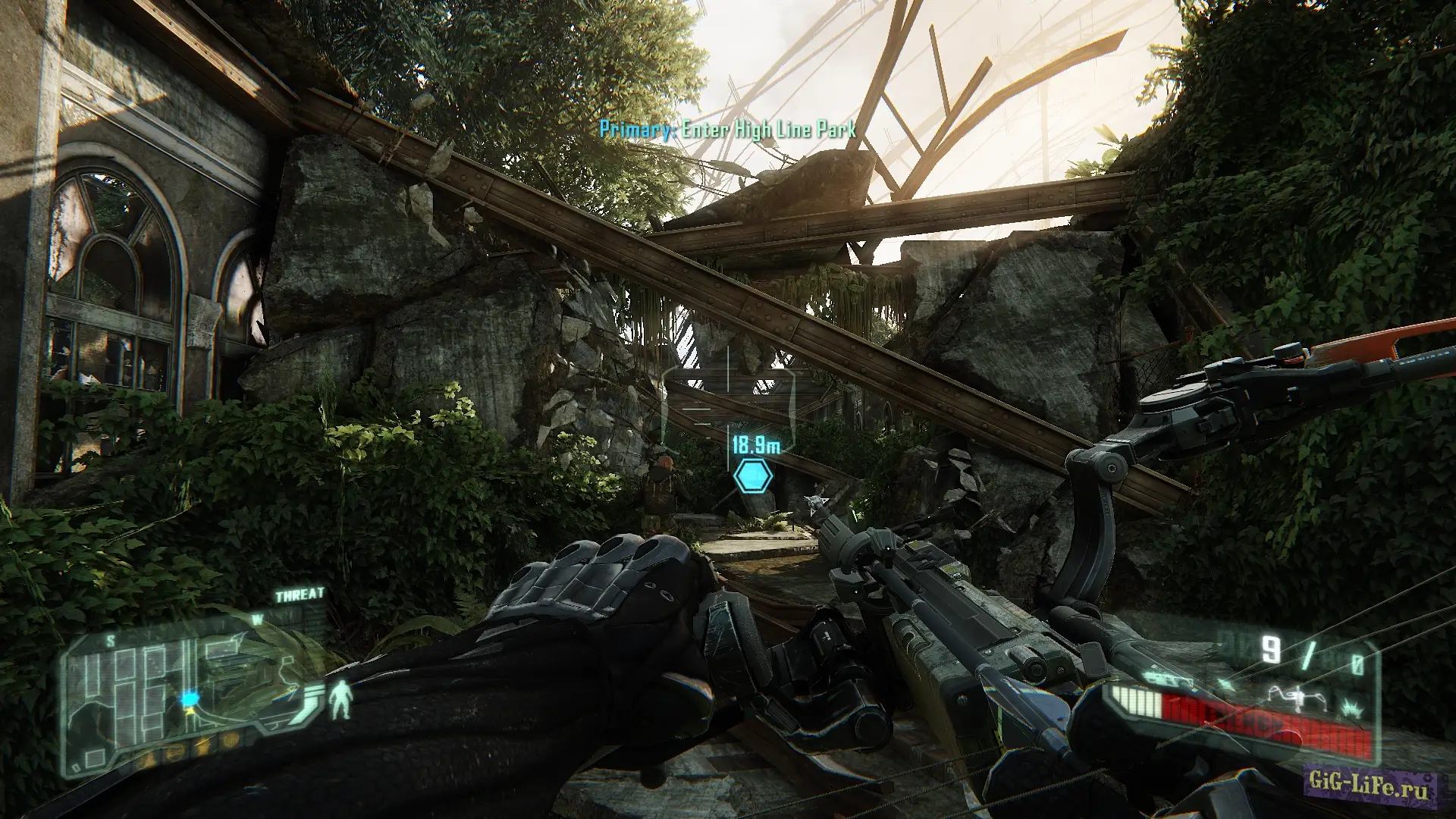The height and width of the screenshot is (819, 1456).
Task: Click the THREAT indicator label
Action: pyautogui.click(x=300, y=595)
